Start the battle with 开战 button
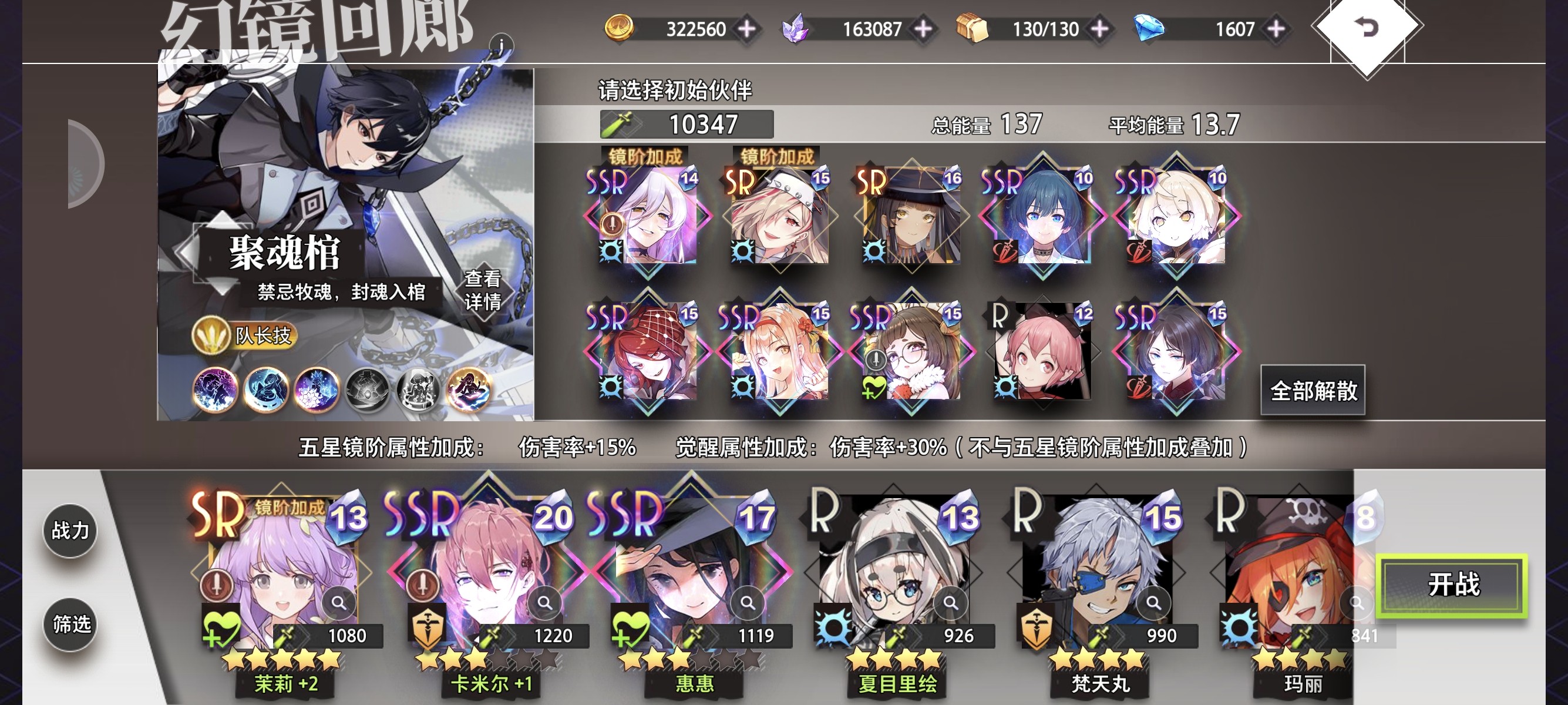This screenshot has height=705, width=1568. pos(1452,585)
